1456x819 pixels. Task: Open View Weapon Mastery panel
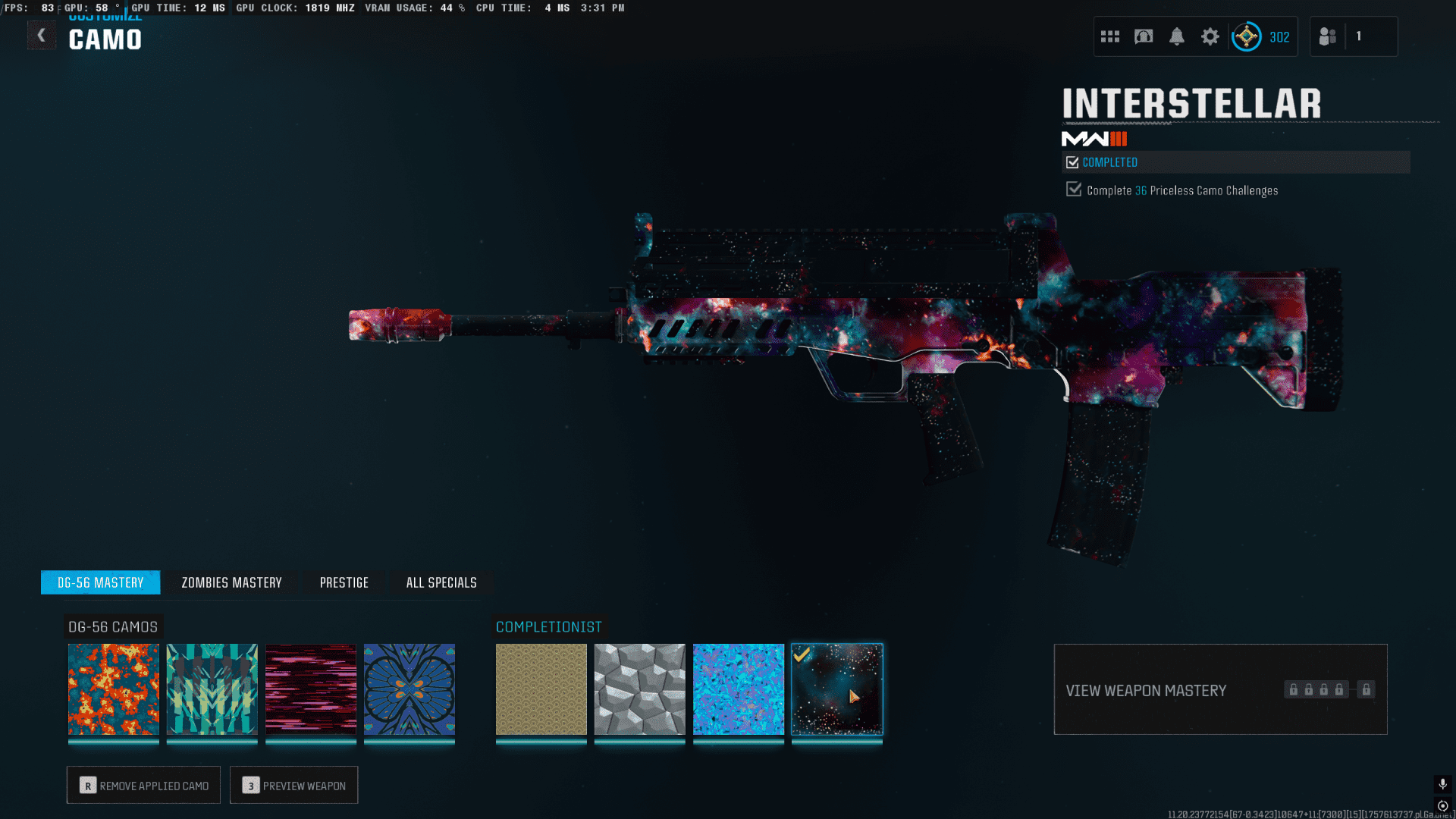(x=1220, y=690)
